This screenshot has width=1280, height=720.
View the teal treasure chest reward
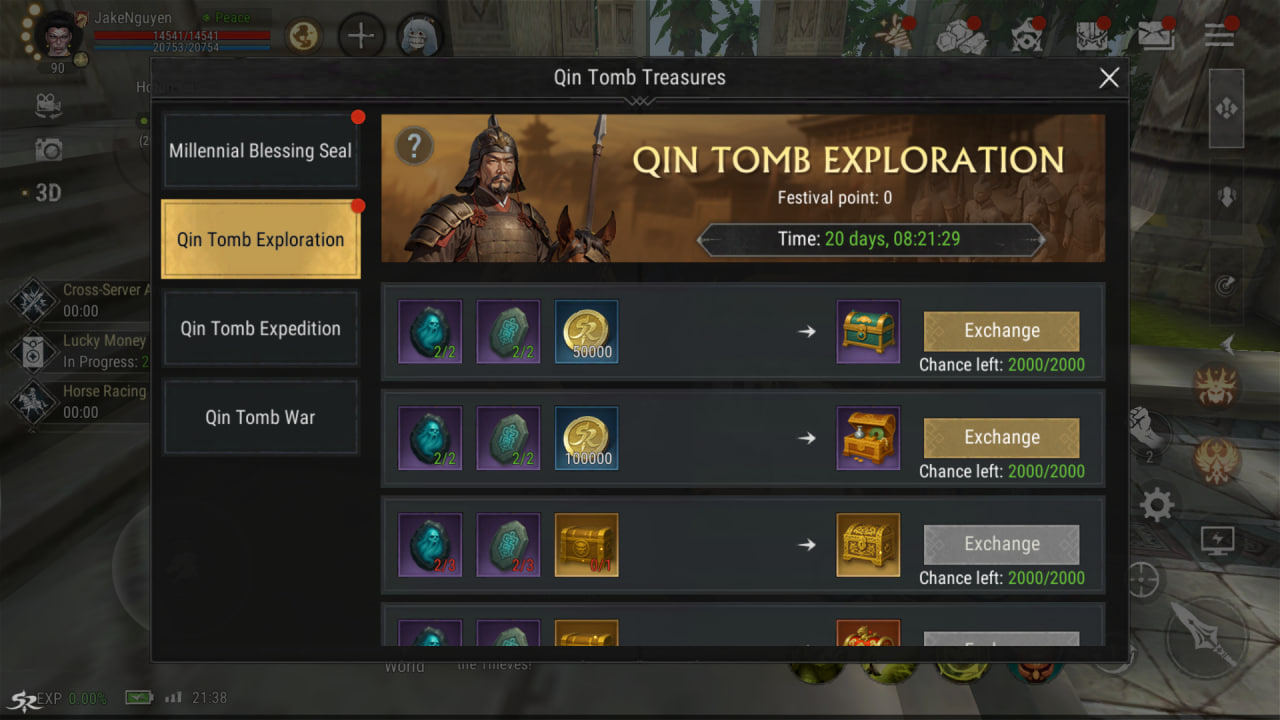pos(868,331)
